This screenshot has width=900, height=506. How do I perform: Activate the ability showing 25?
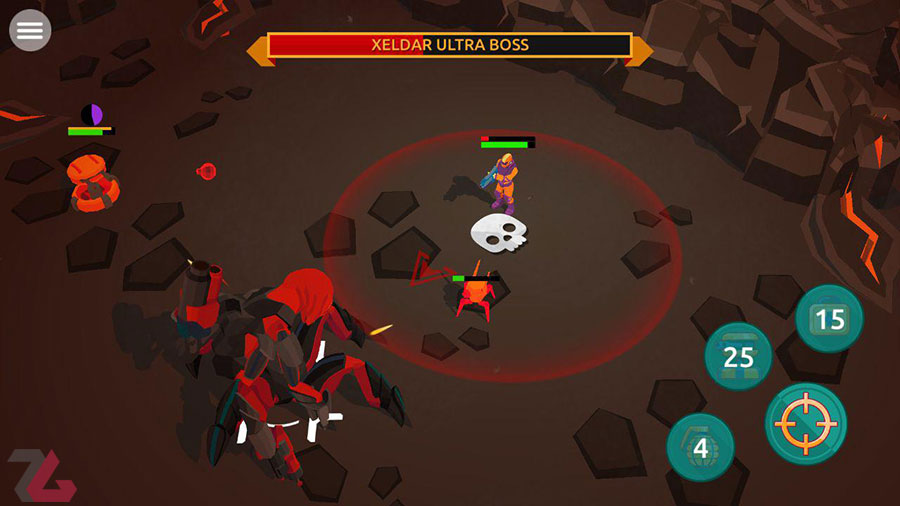[x=738, y=356]
